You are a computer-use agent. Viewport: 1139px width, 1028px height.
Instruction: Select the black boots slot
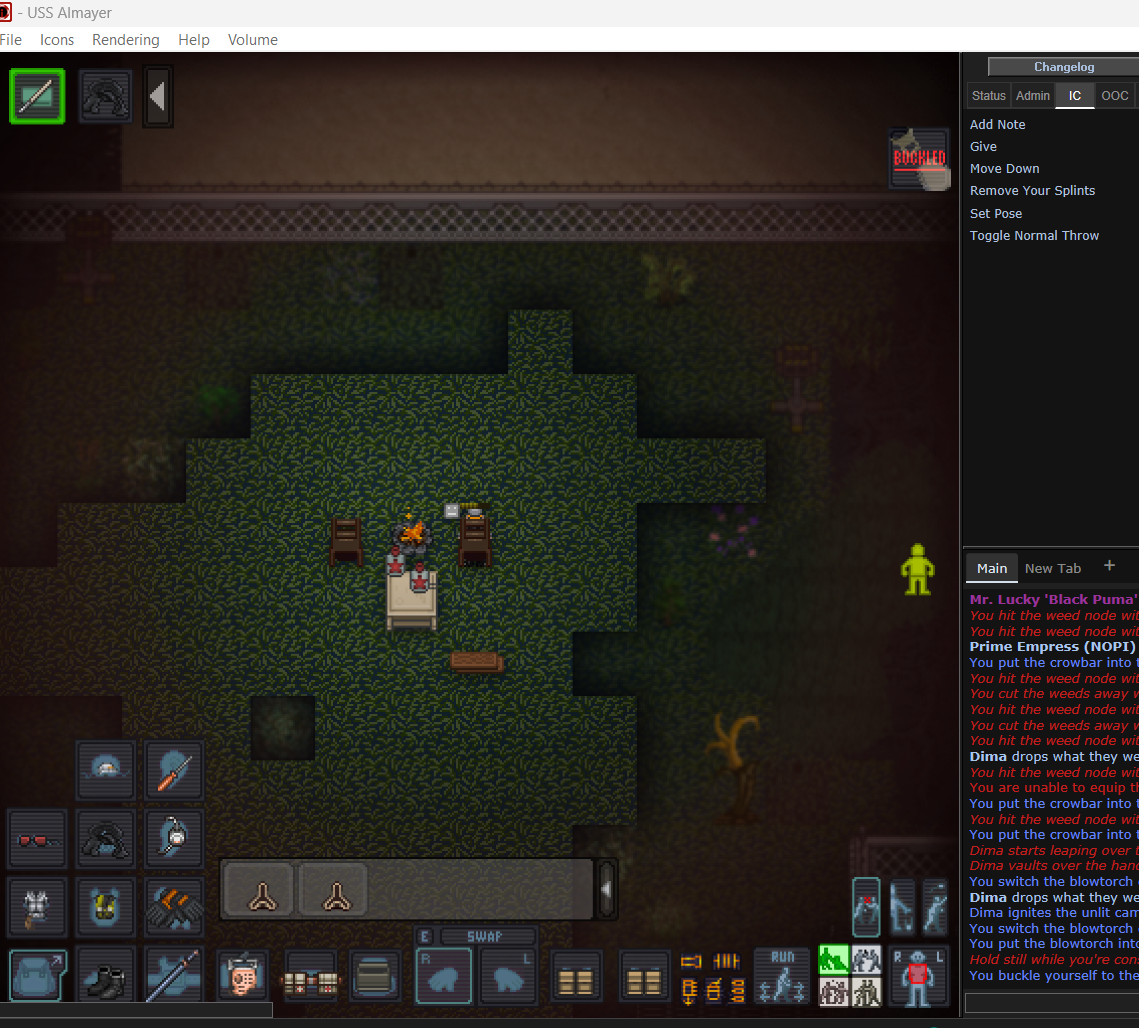tap(105, 976)
